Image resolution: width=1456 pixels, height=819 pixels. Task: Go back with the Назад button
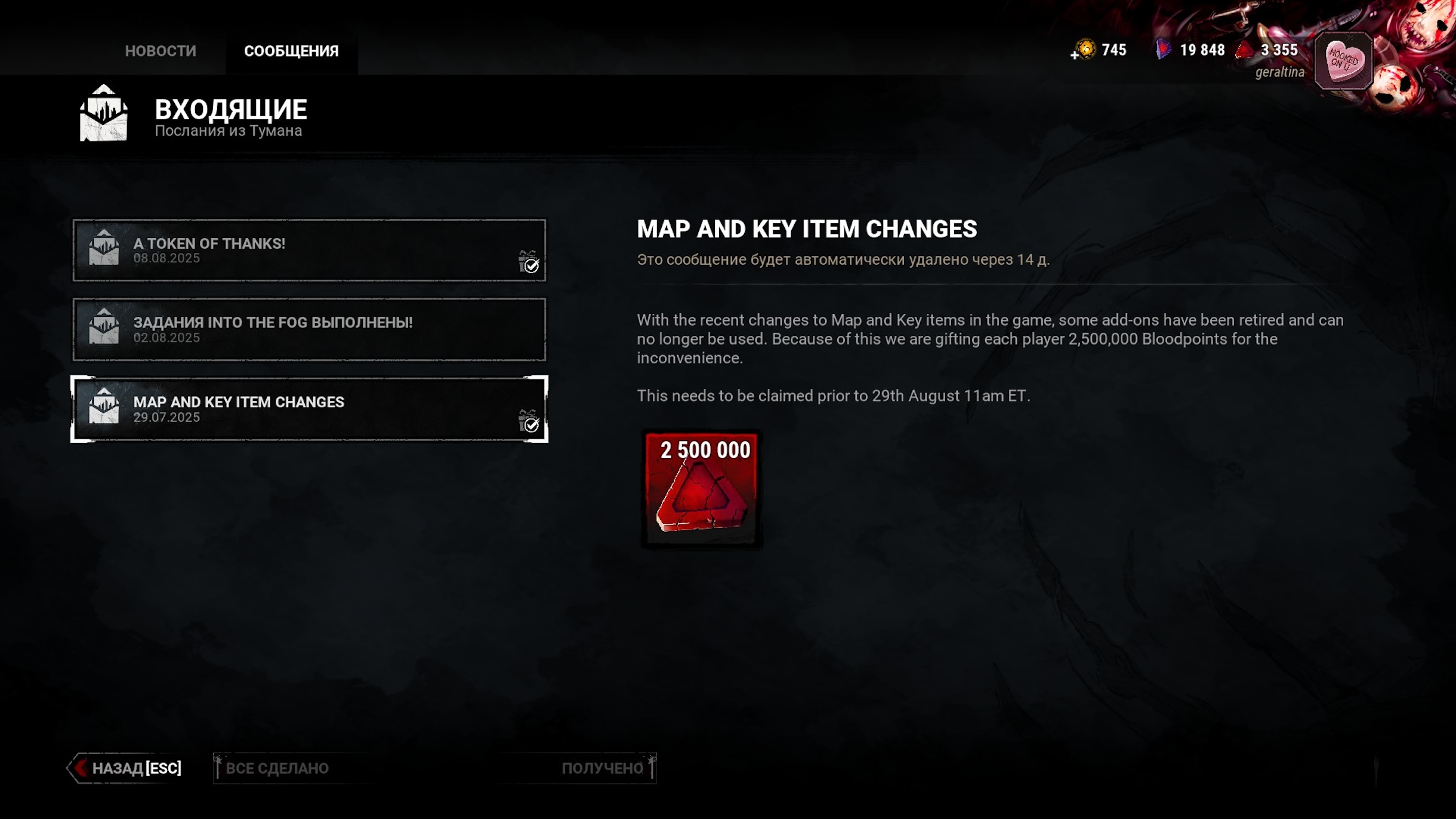point(127,768)
